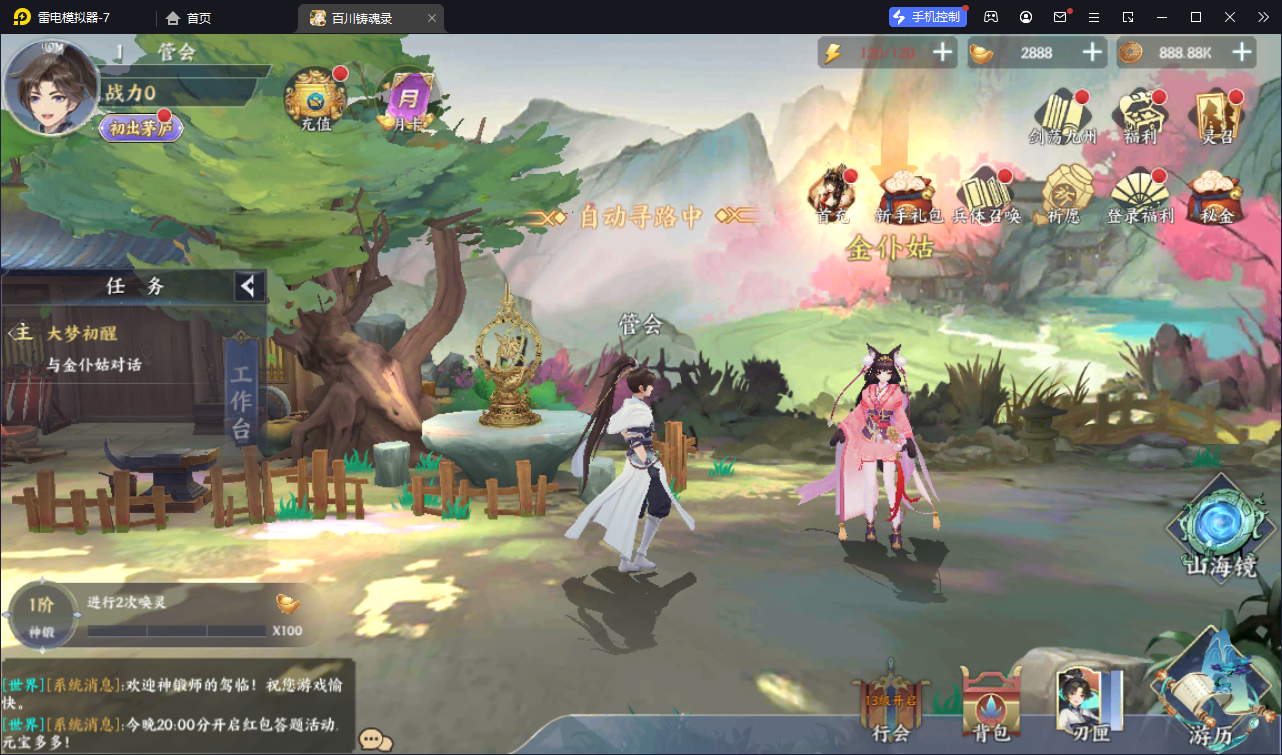
Task: Add gold ingots with the plus button
Action: click(1092, 53)
